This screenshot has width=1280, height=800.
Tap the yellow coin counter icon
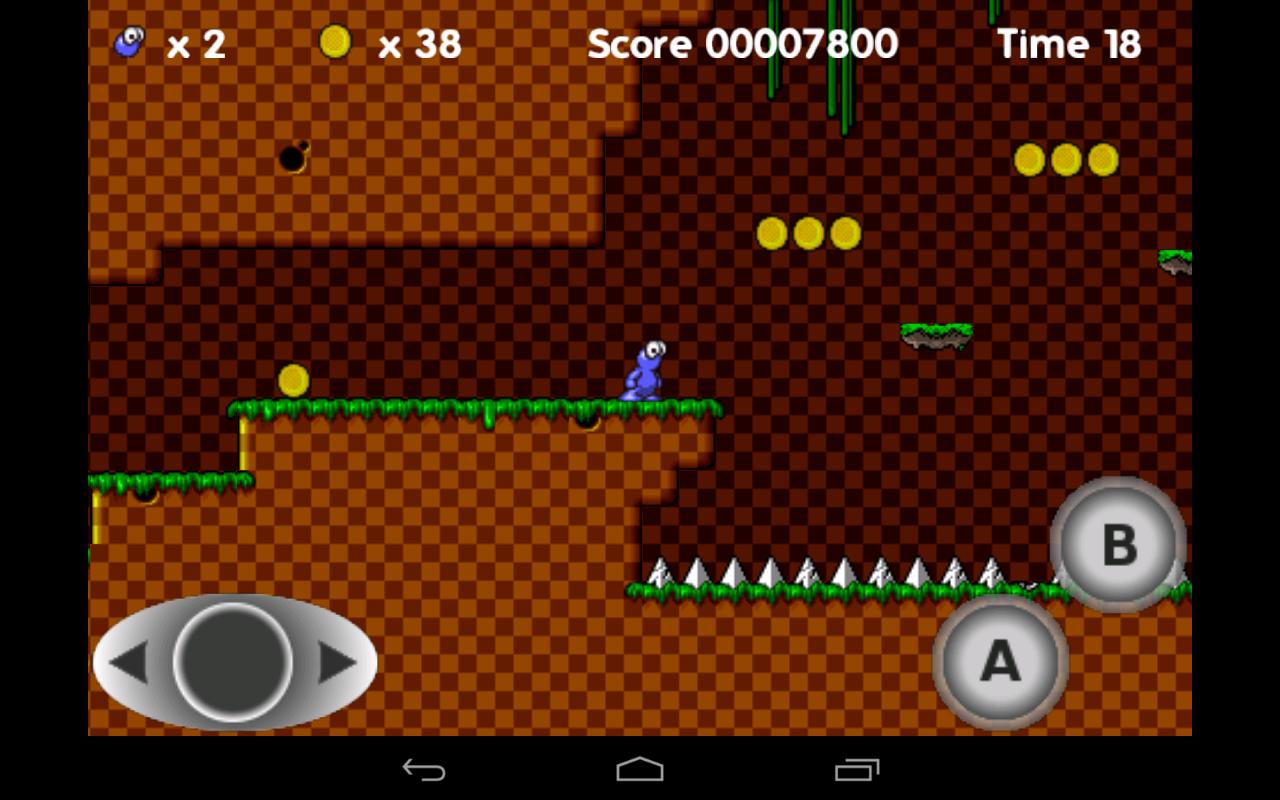point(334,42)
